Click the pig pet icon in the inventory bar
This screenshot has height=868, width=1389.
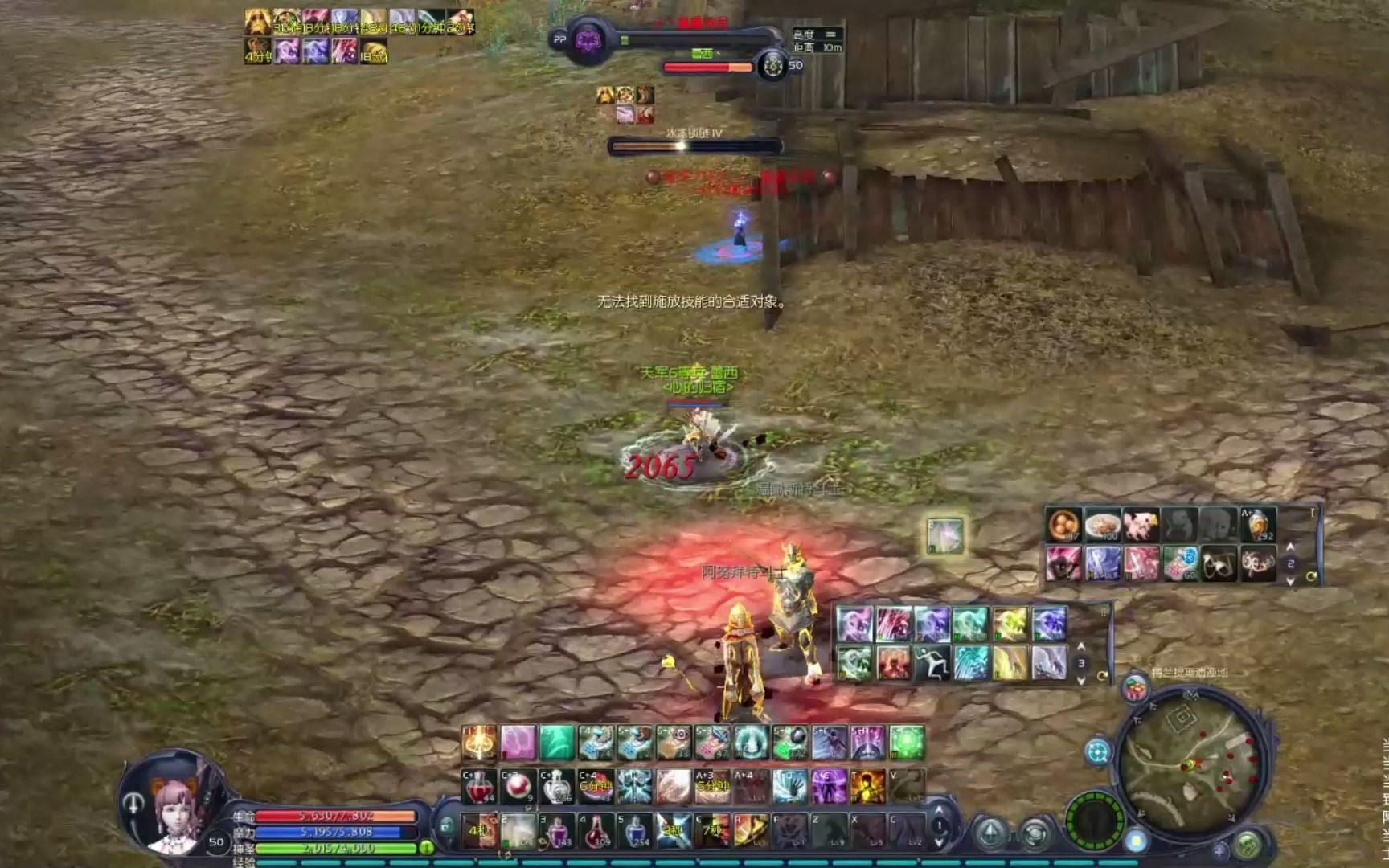click(x=1140, y=523)
